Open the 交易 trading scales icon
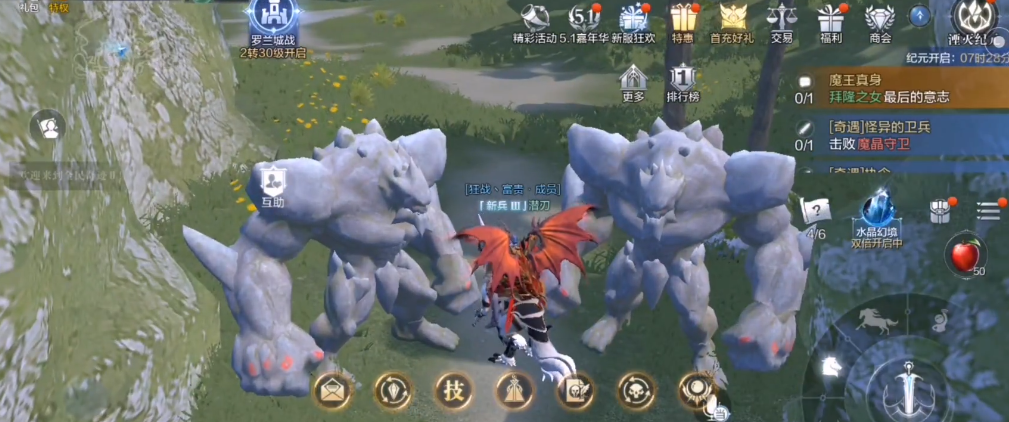 (781, 18)
